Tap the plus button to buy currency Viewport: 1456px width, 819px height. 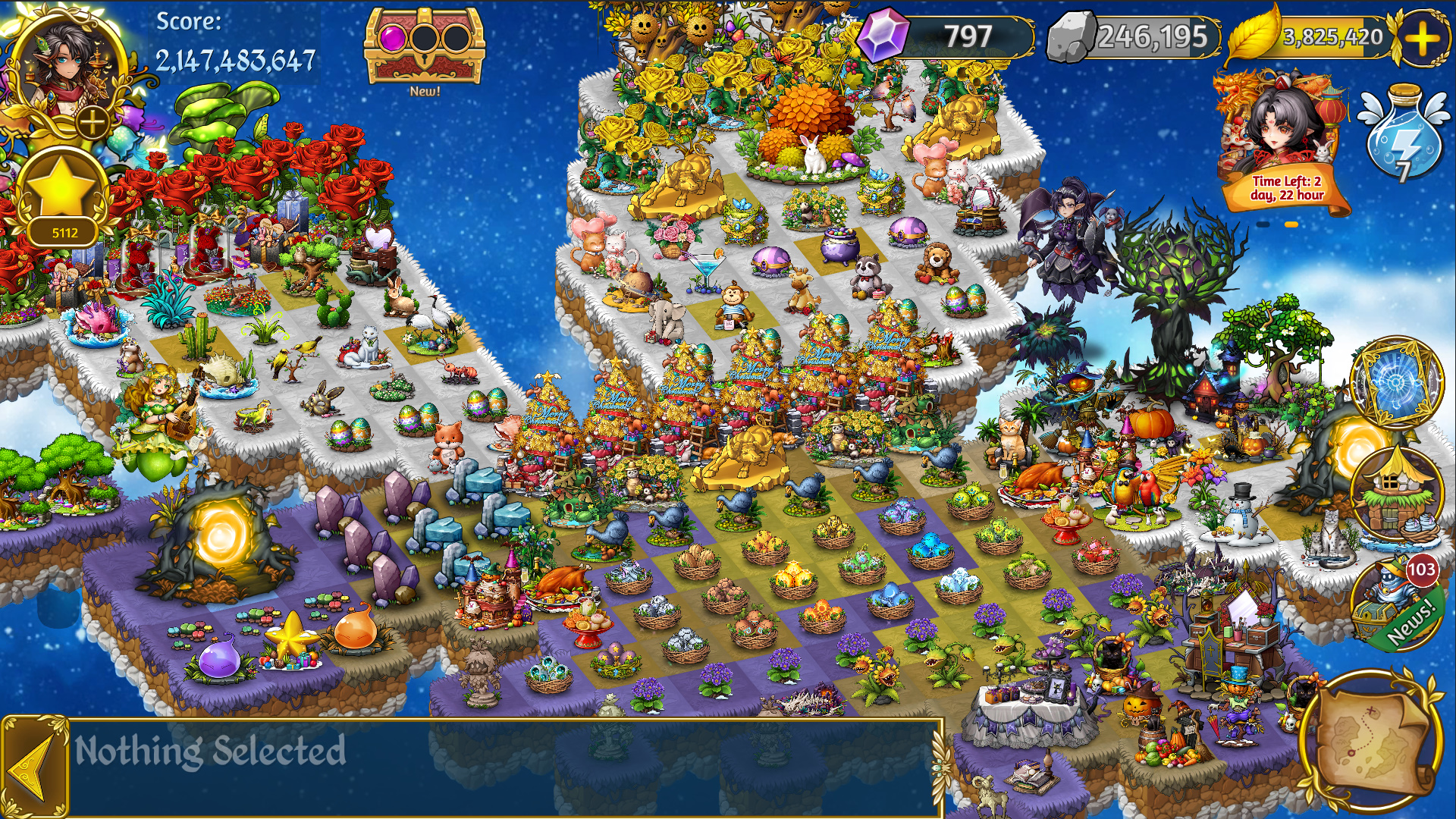pyautogui.click(x=1421, y=38)
